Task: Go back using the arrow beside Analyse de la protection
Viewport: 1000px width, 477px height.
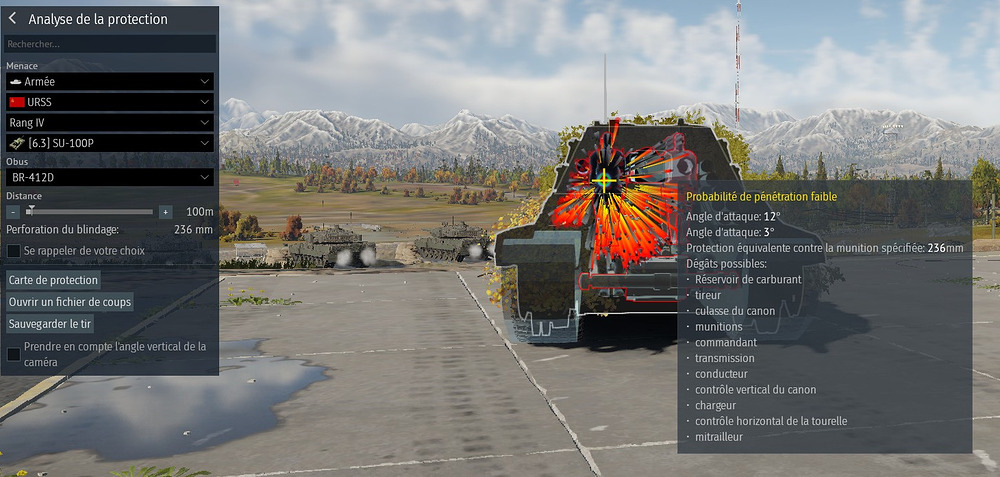Action: coord(13,19)
